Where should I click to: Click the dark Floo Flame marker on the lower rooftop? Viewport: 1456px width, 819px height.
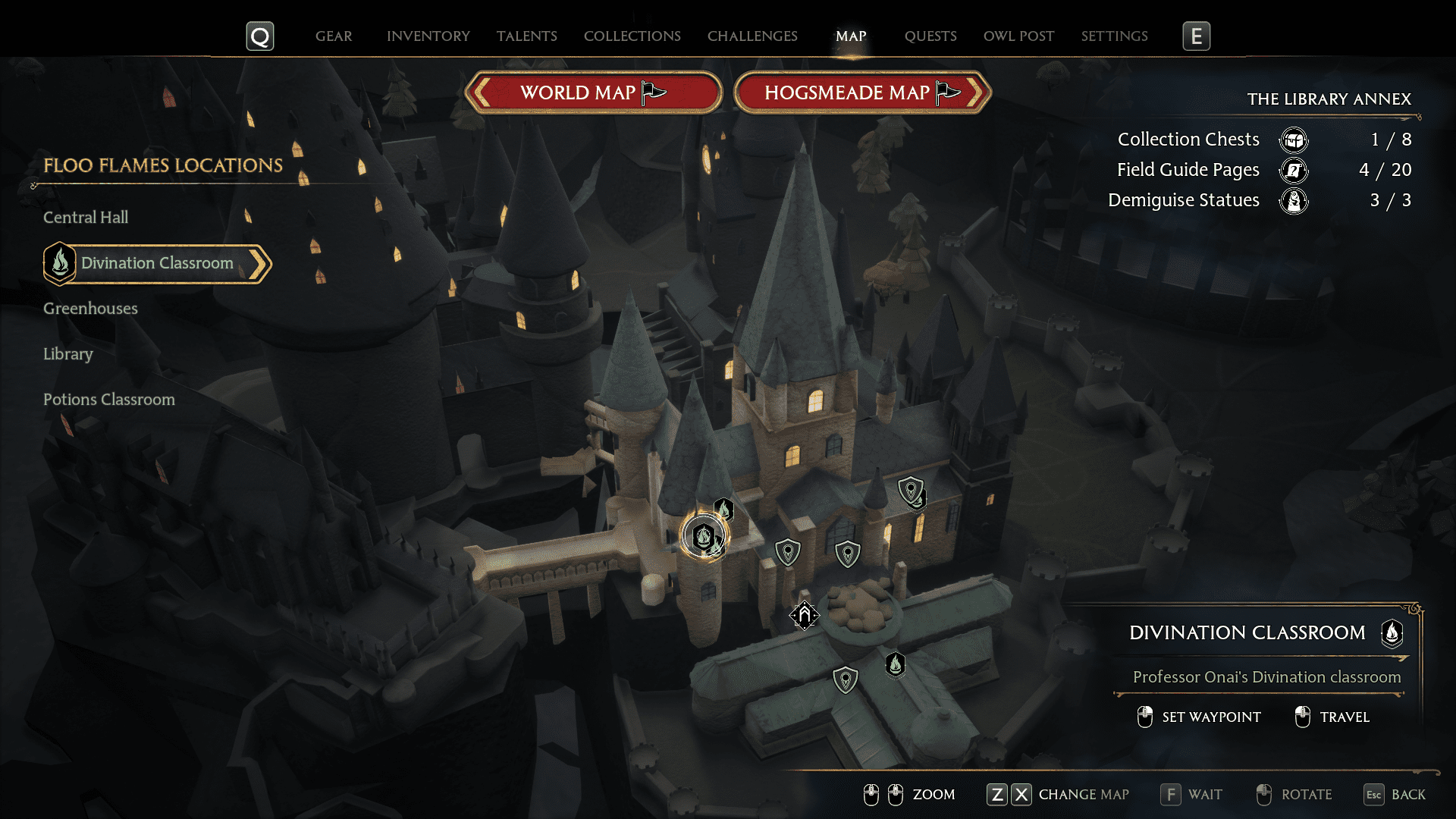(x=896, y=665)
